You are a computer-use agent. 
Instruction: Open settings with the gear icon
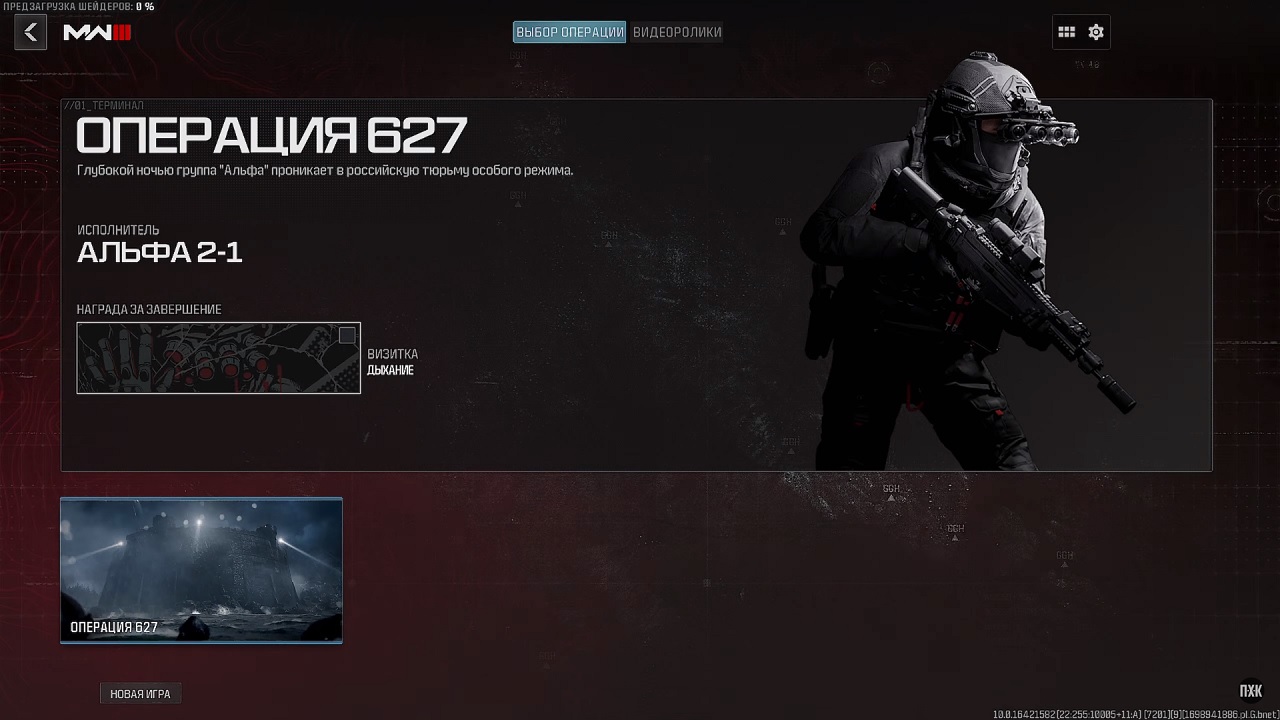(1095, 31)
